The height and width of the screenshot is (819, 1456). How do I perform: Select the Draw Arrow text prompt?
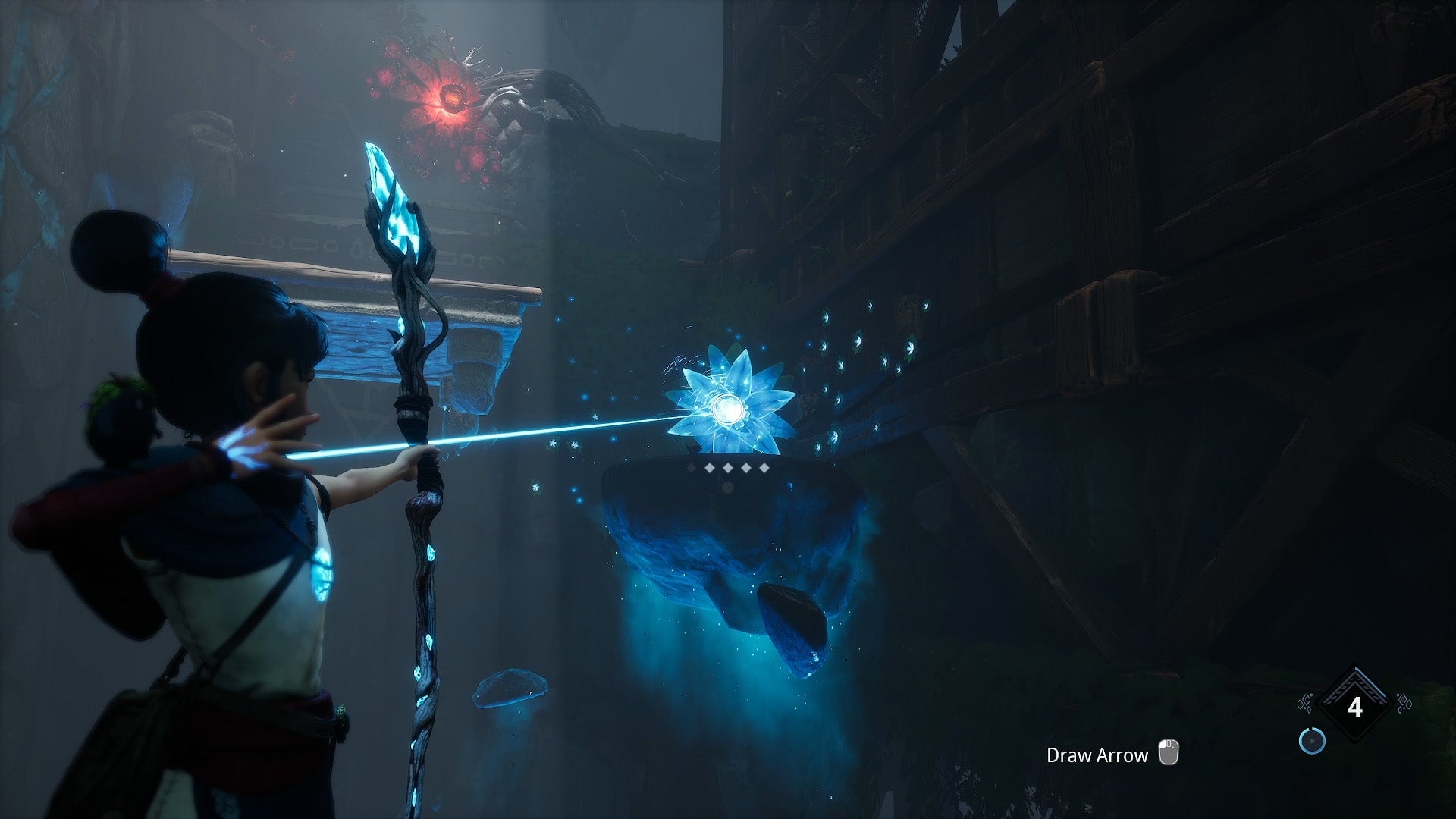1096,755
